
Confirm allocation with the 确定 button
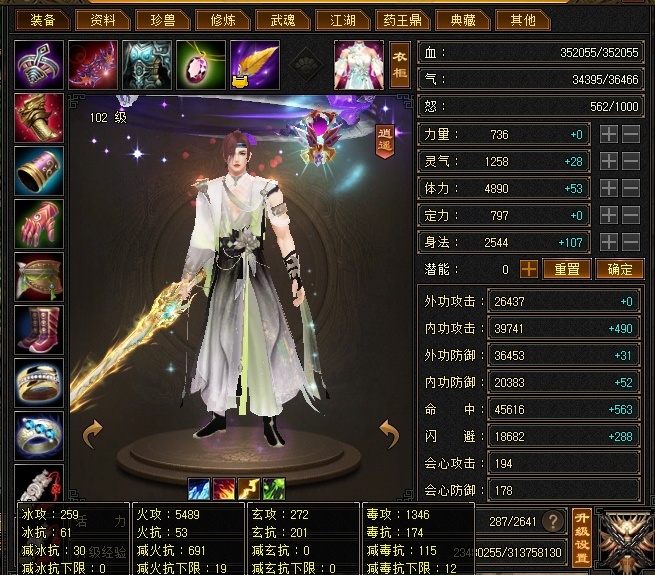620,269
